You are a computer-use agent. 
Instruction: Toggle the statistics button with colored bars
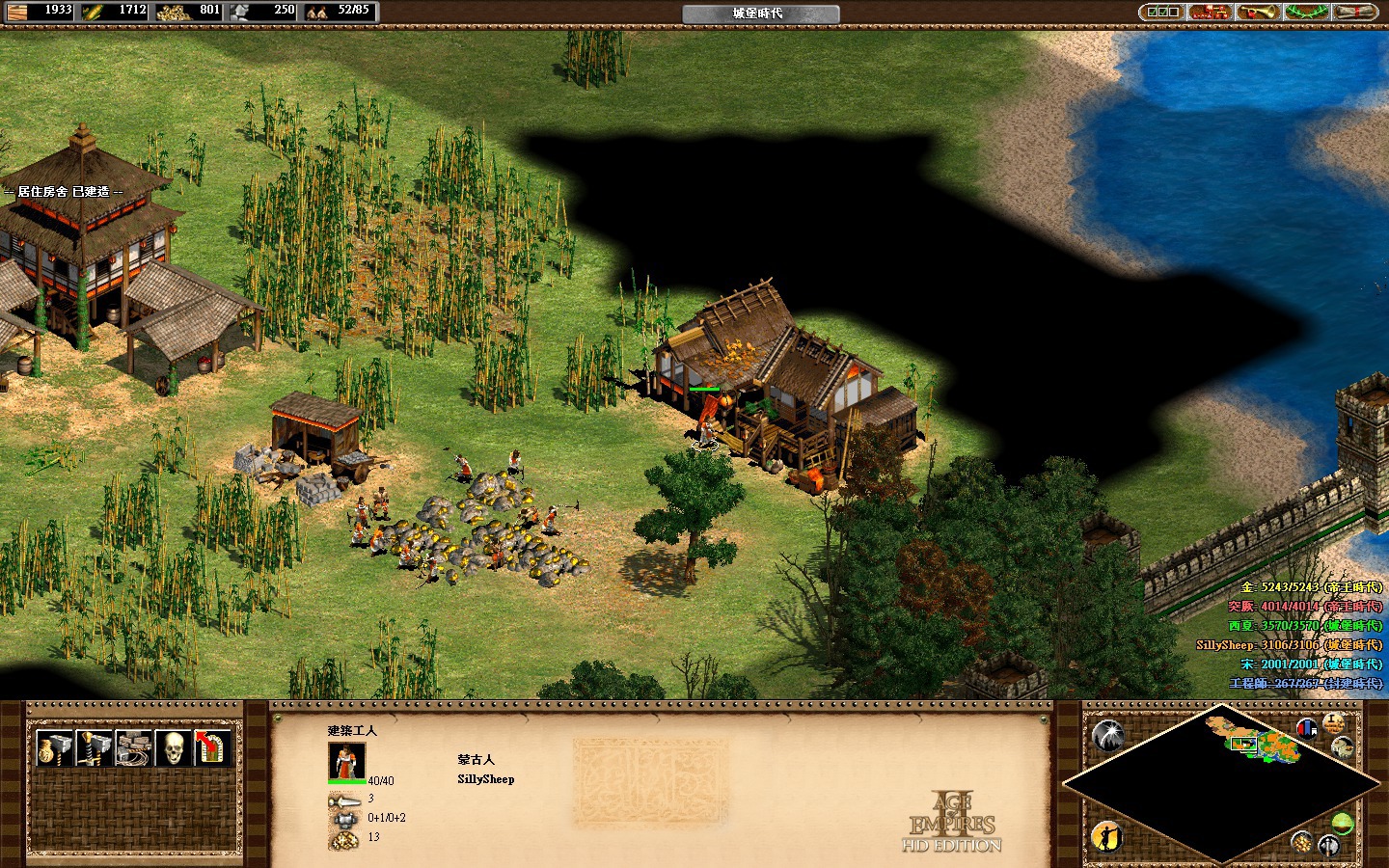click(1307, 728)
